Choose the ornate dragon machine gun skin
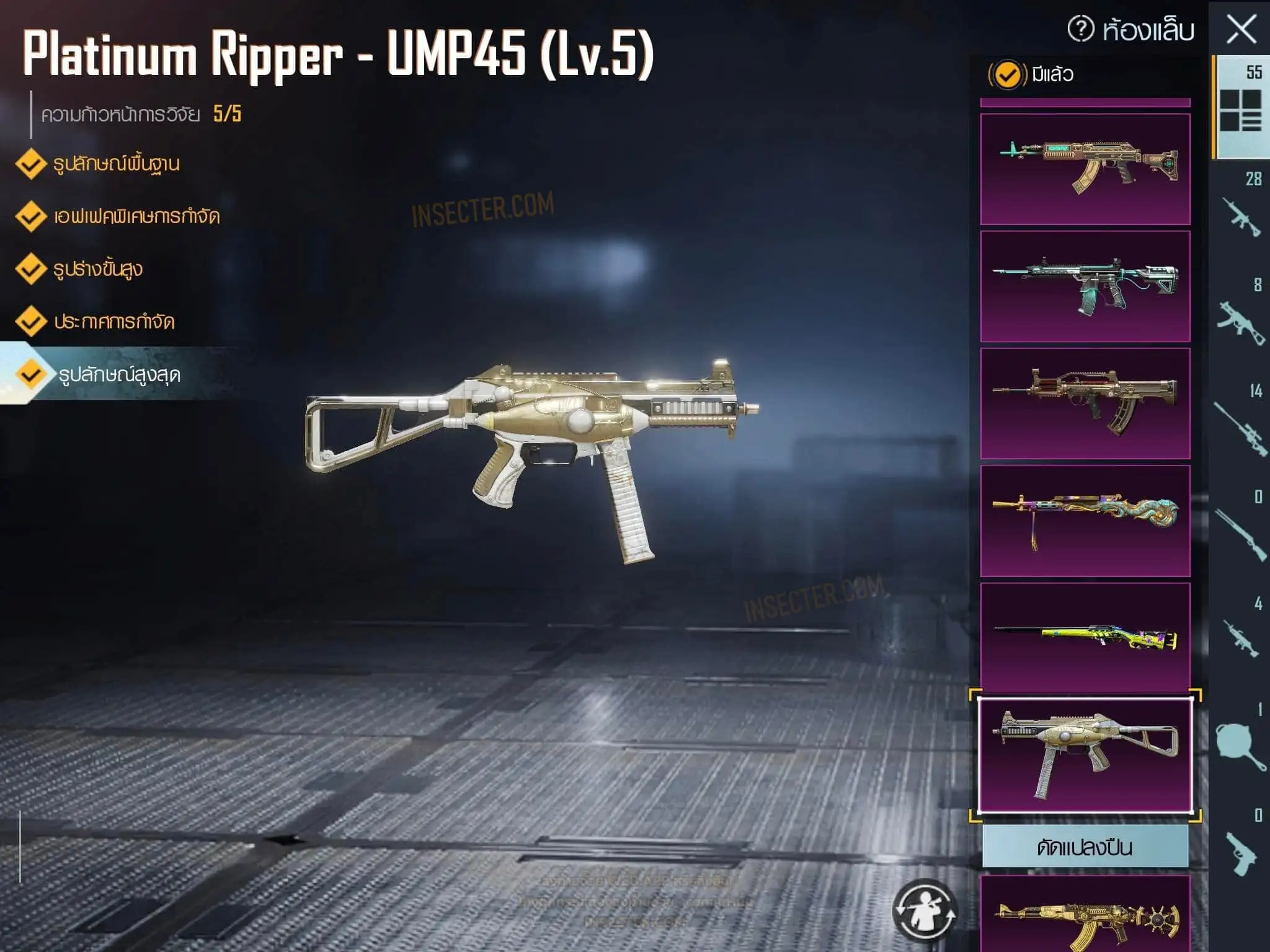 pyautogui.click(x=1085, y=521)
